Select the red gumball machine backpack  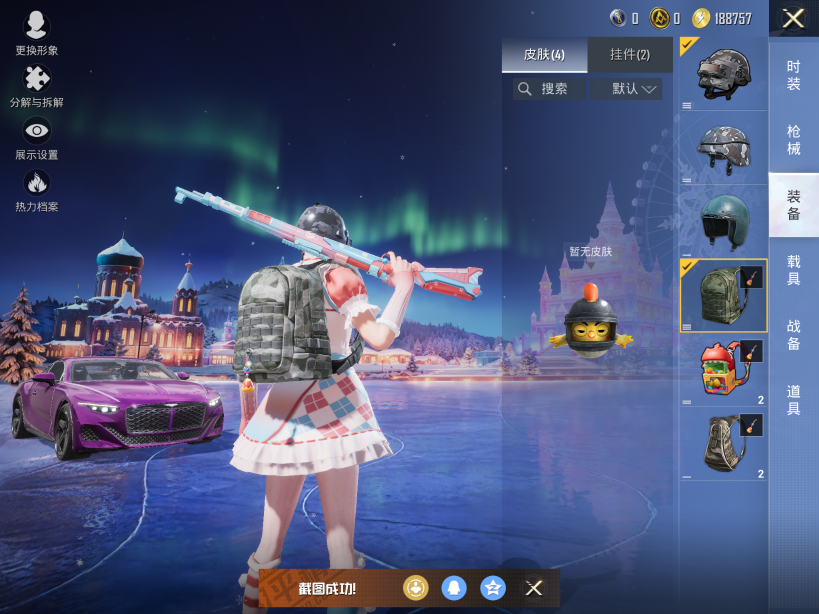(723, 370)
